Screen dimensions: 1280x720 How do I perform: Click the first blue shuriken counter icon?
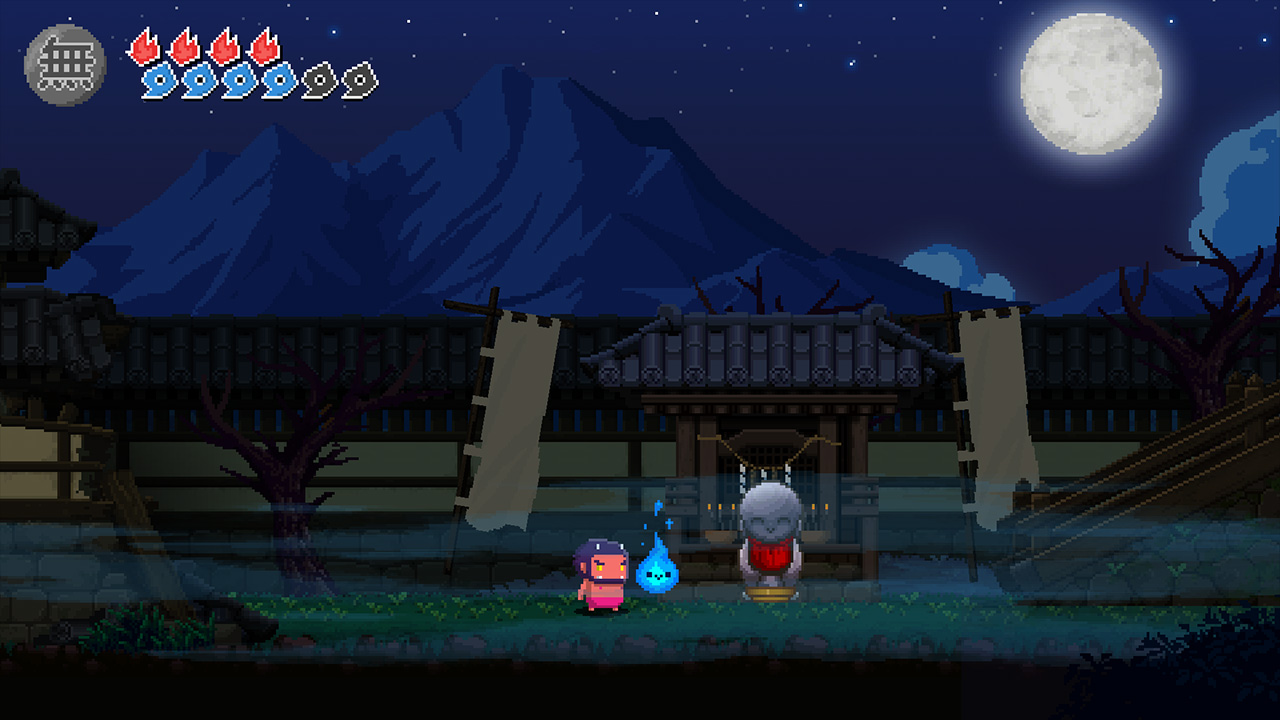(x=160, y=80)
